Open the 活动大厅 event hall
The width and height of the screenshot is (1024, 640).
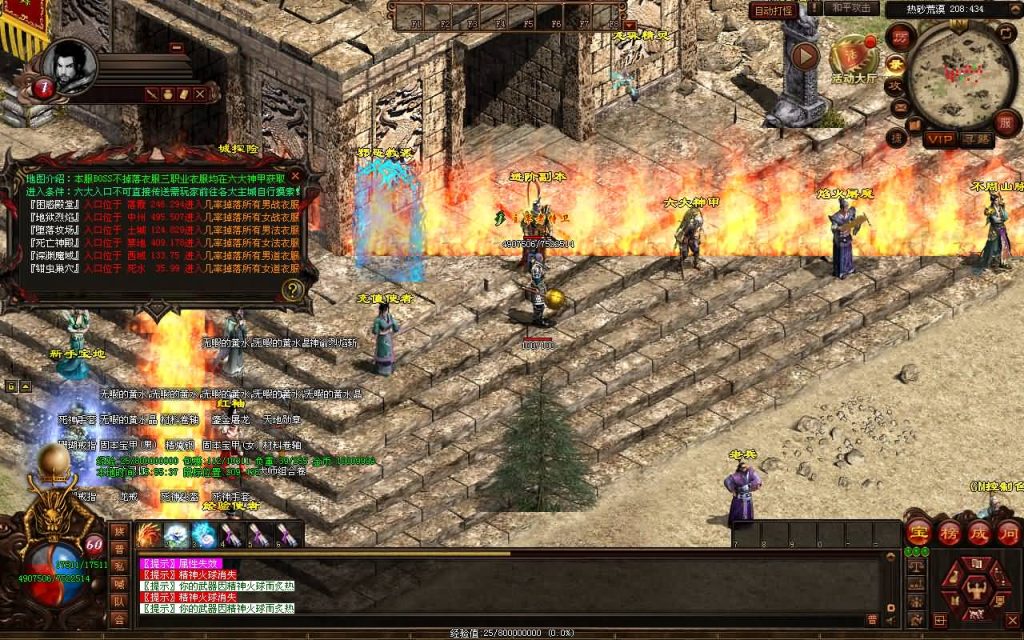[x=853, y=57]
